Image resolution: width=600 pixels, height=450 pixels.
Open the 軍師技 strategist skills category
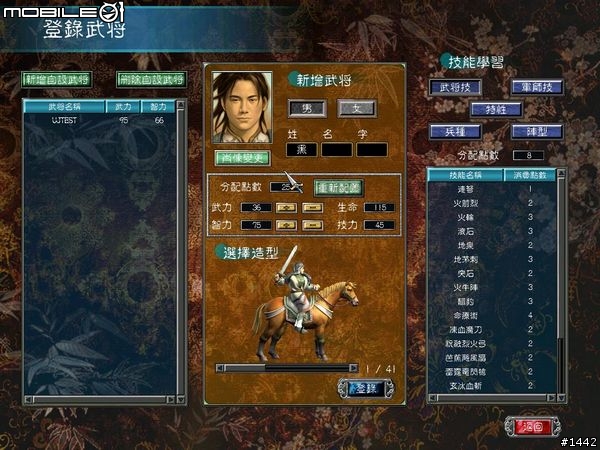tap(537, 88)
